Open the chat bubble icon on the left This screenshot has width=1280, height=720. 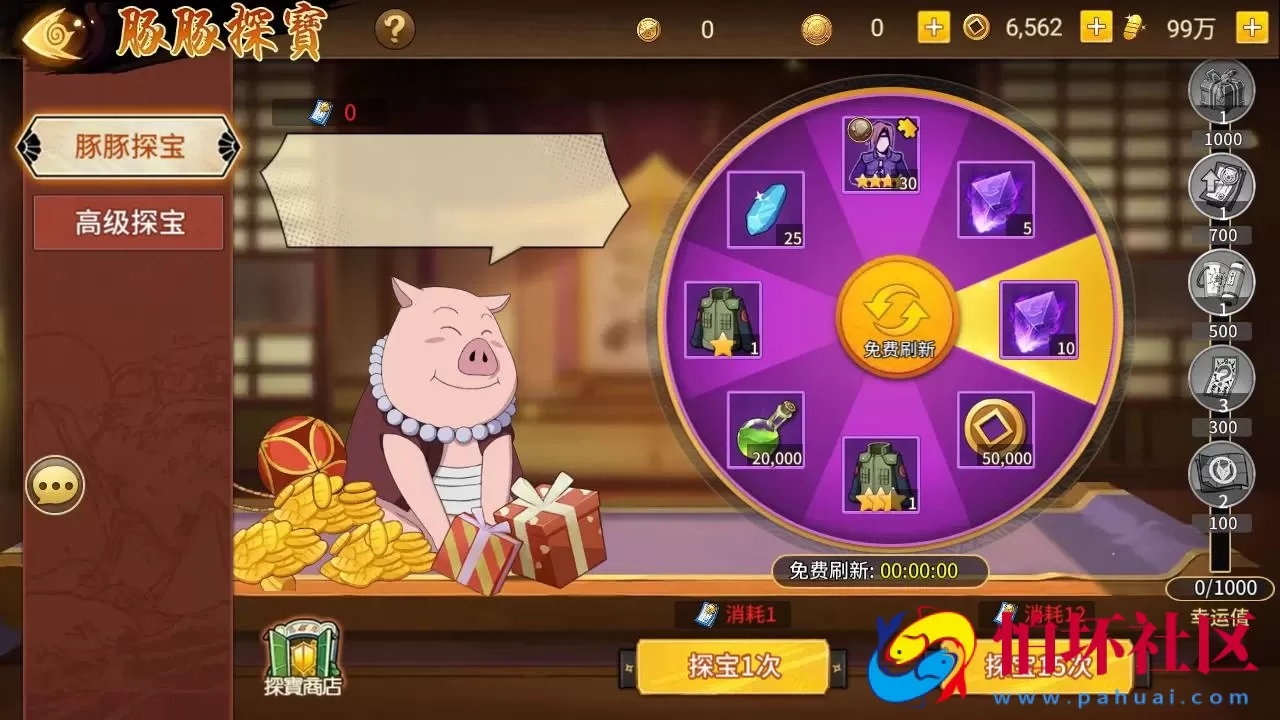pyautogui.click(x=55, y=487)
